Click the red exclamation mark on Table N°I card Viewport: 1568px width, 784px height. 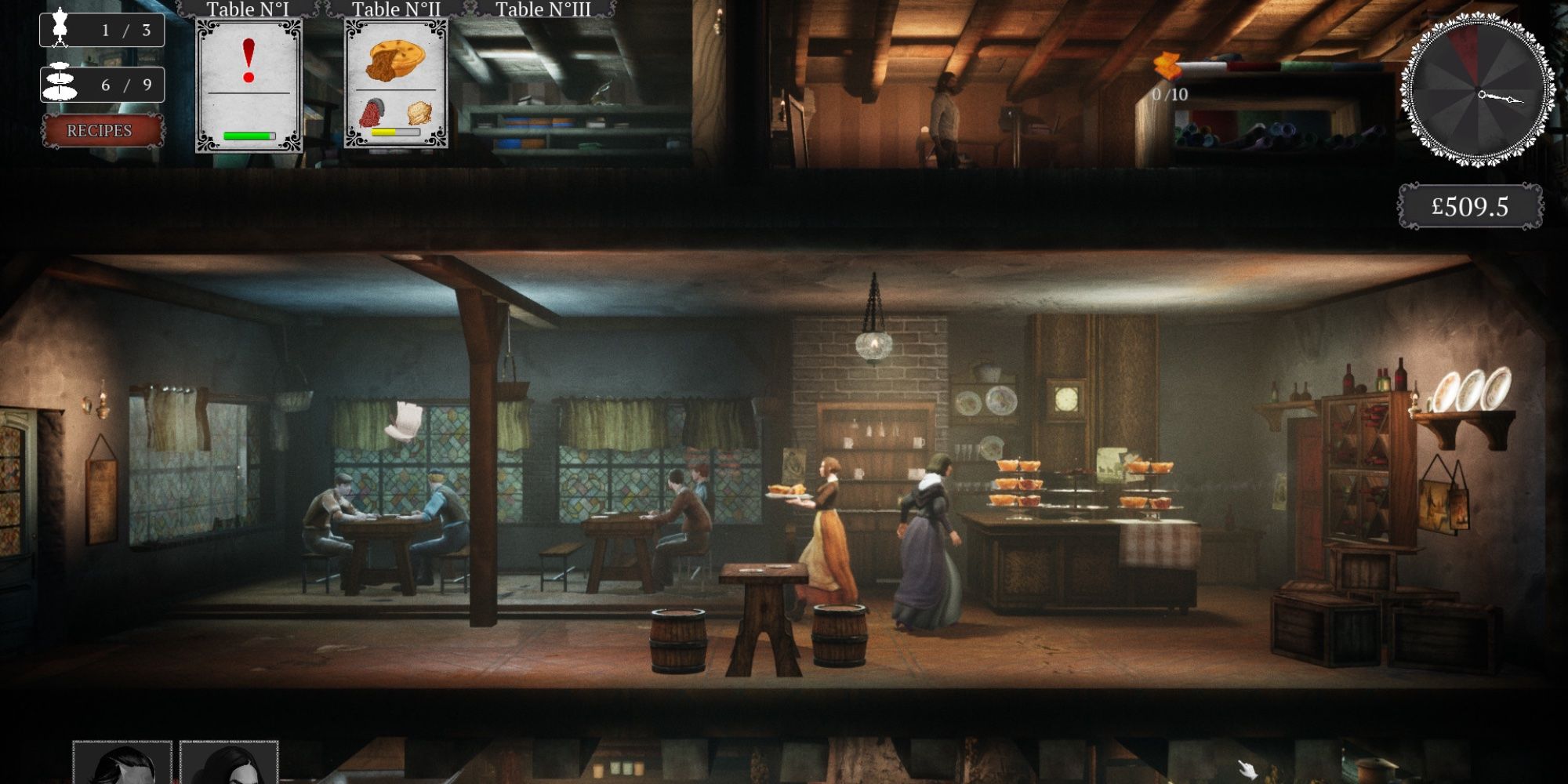pos(249,59)
